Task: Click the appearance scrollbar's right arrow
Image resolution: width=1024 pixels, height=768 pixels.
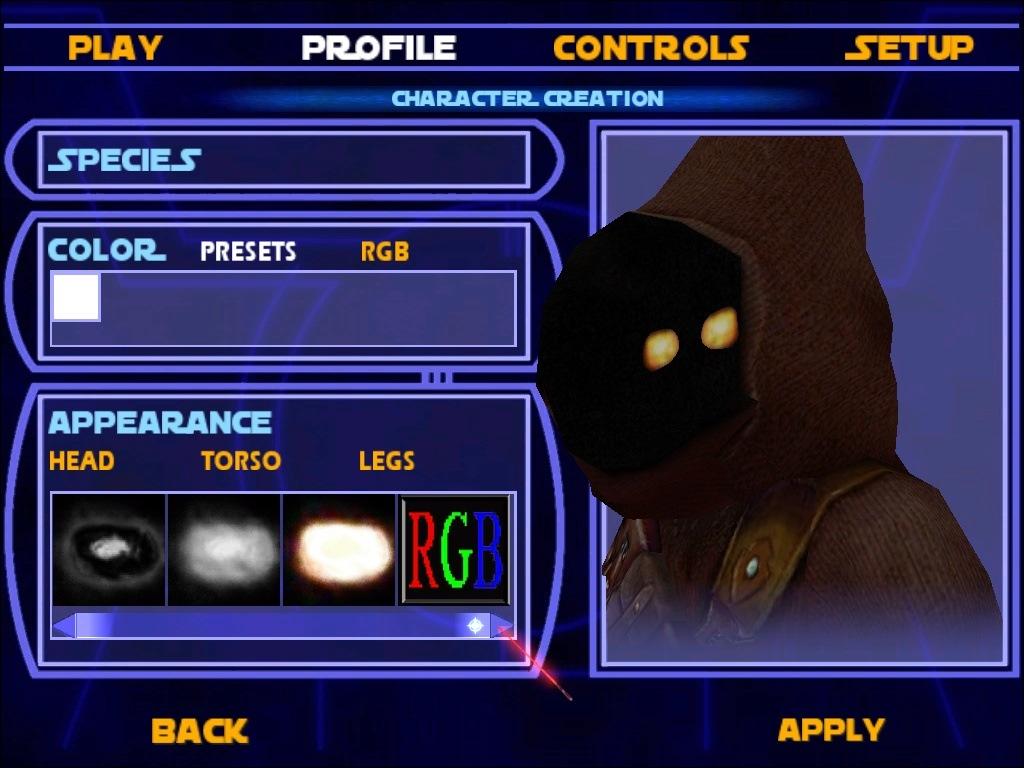Action: (503, 626)
